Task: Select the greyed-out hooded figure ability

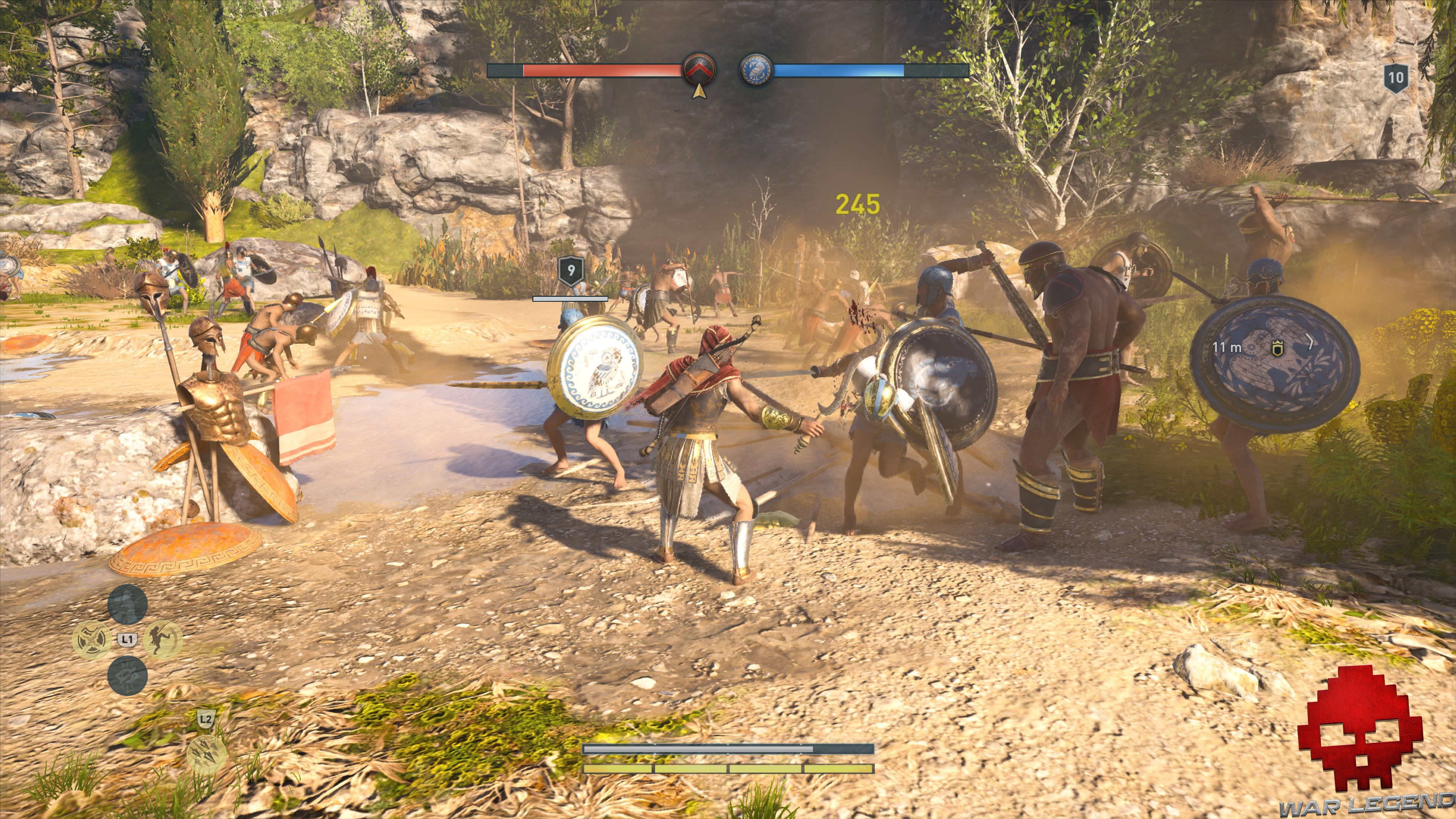Action: pos(127,604)
